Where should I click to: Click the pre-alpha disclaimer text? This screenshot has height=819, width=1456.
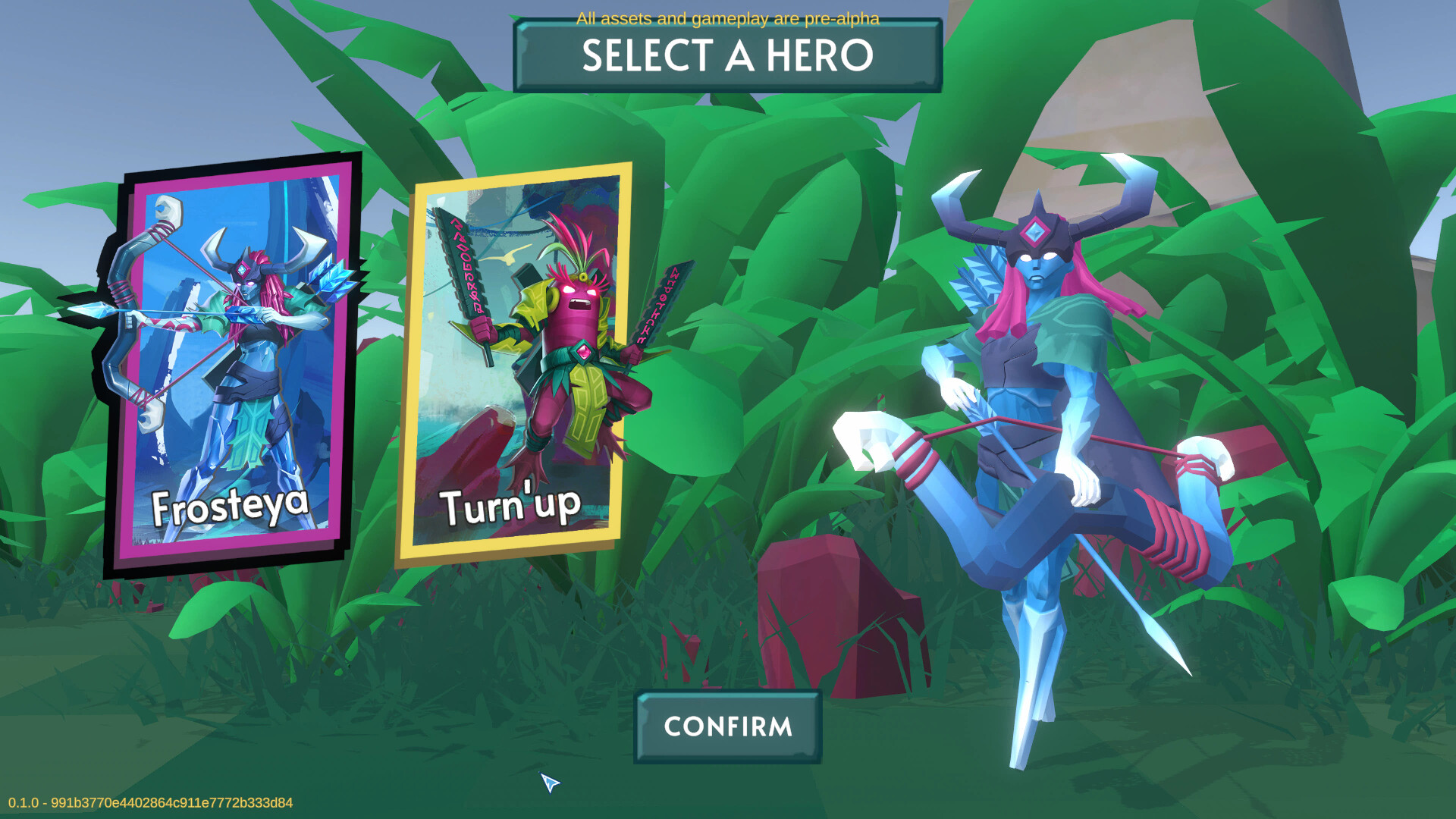tap(726, 20)
